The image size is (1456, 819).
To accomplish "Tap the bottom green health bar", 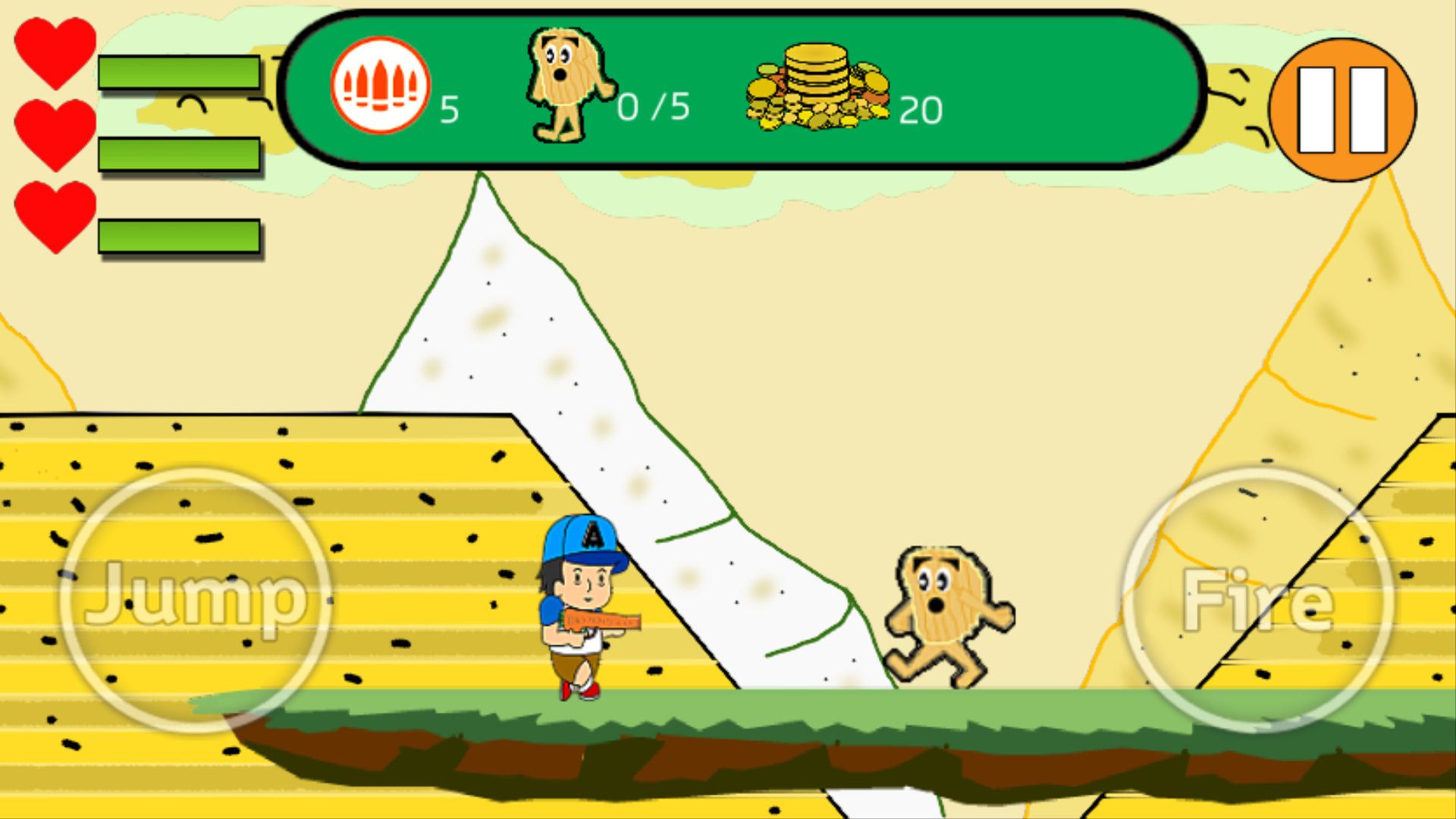I will tap(178, 237).
